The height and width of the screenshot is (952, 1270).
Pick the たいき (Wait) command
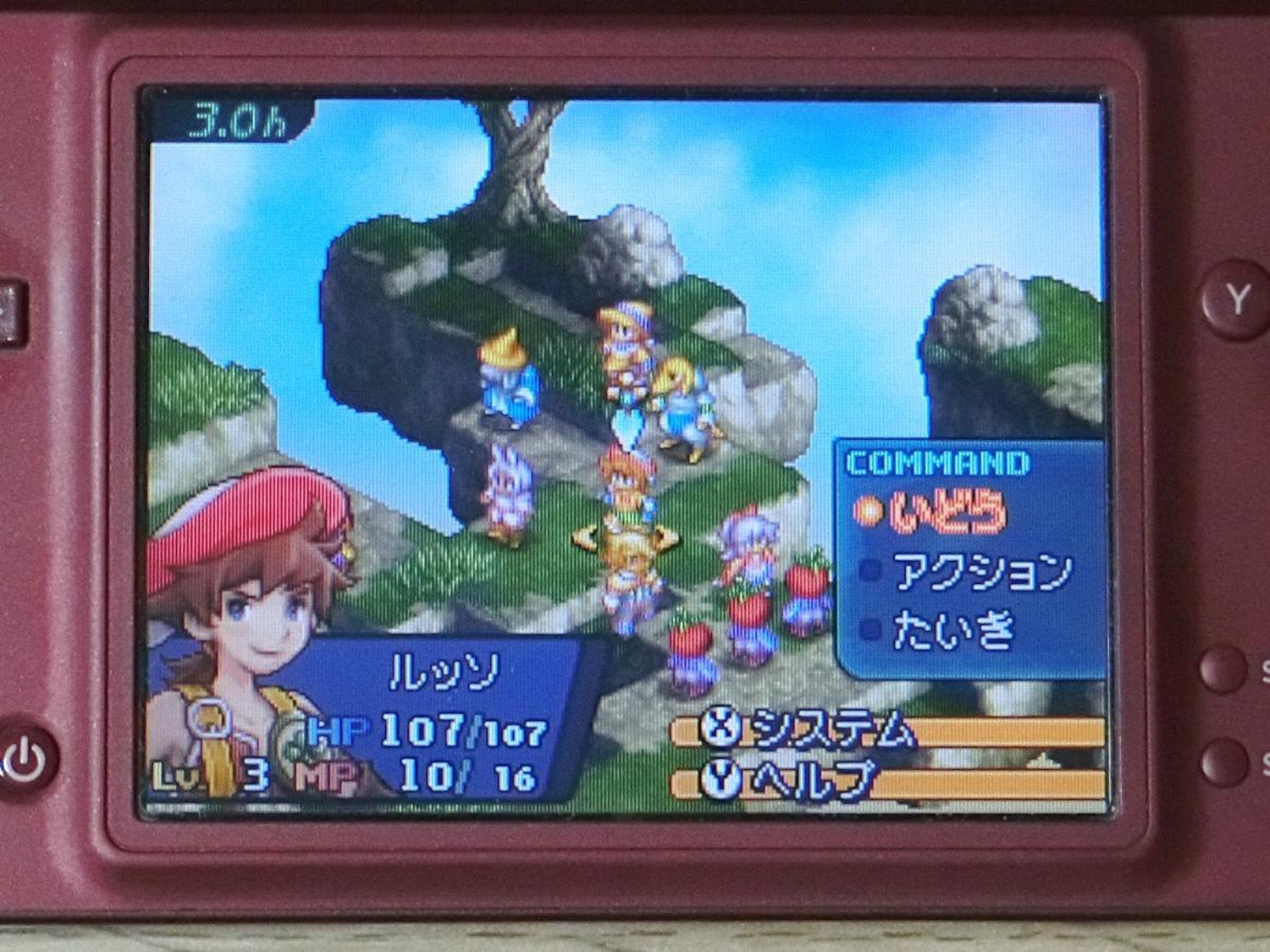tap(953, 630)
